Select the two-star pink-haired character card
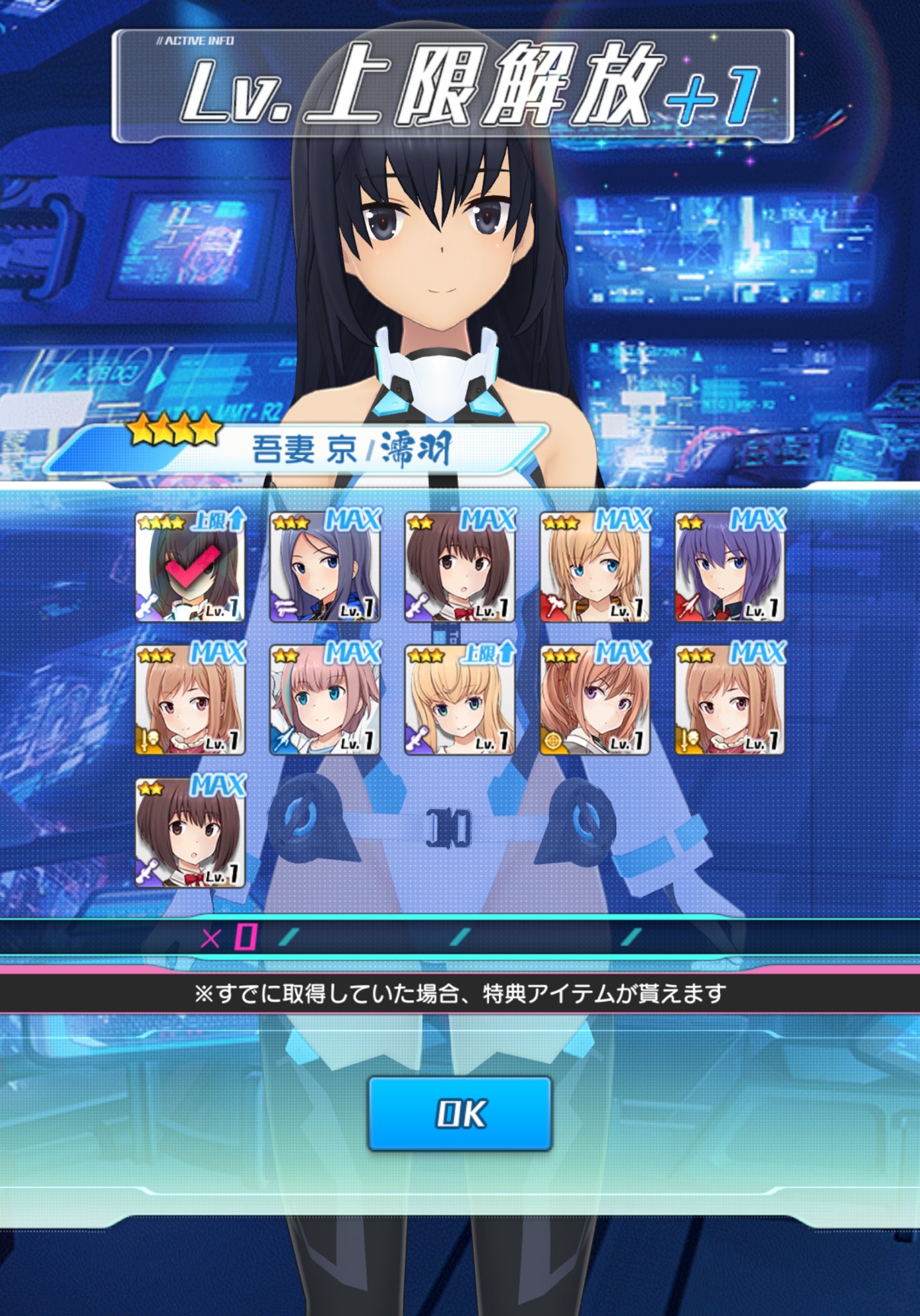Image resolution: width=920 pixels, height=1316 pixels. point(325,700)
